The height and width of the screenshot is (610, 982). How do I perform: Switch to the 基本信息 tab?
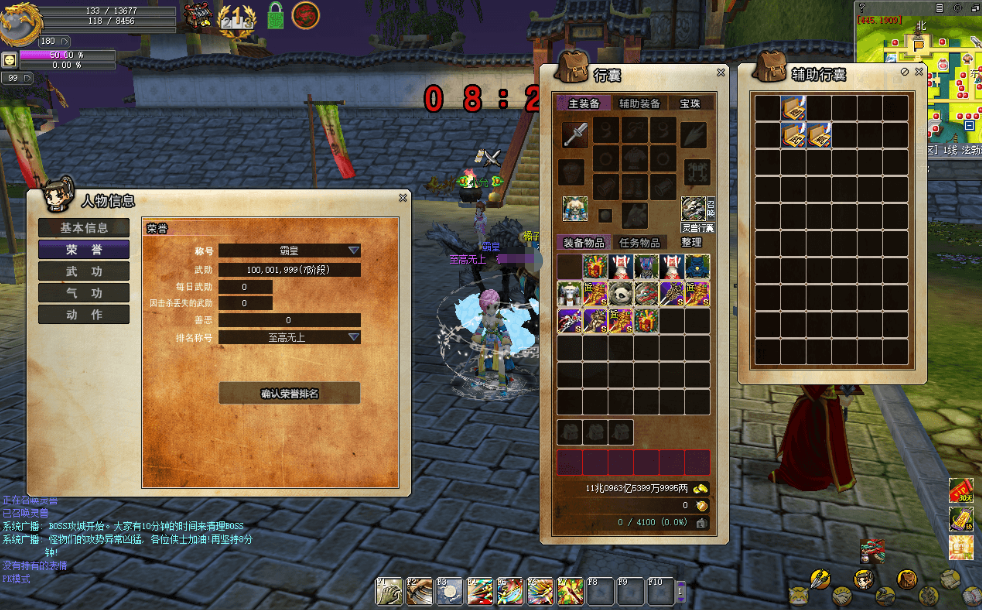[x=84, y=228]
